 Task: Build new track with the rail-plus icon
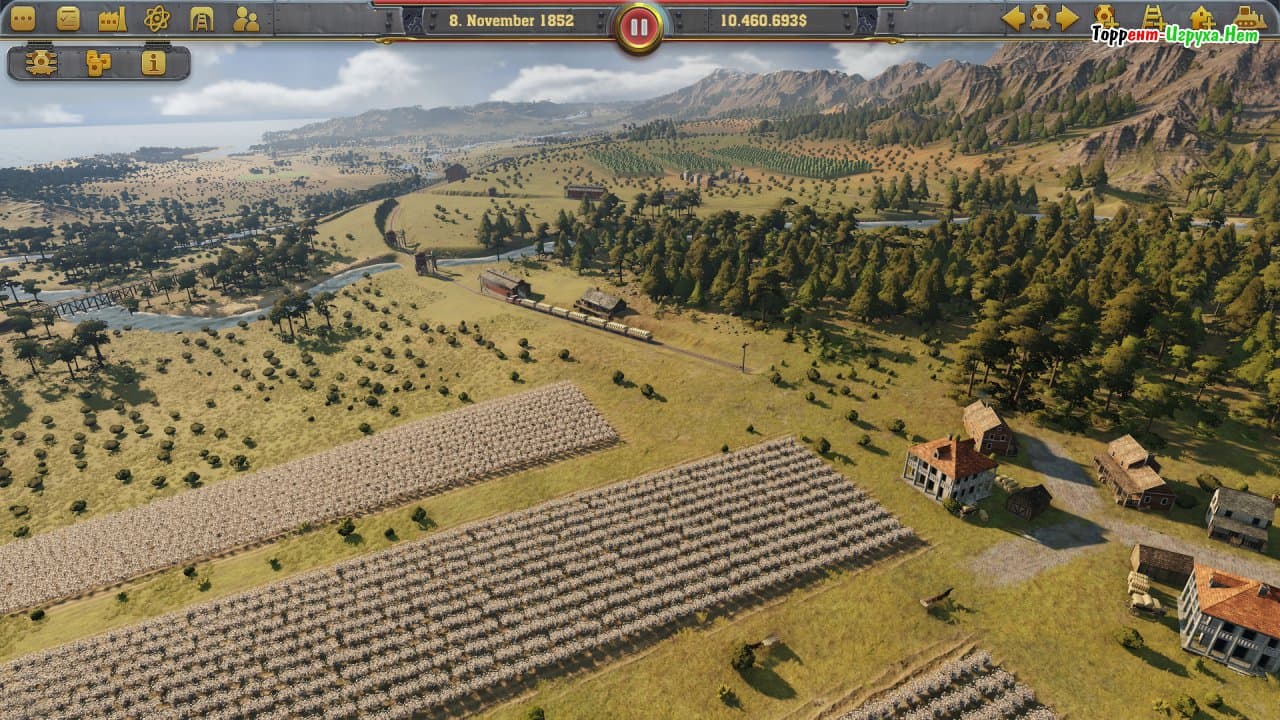(1153, 16)
